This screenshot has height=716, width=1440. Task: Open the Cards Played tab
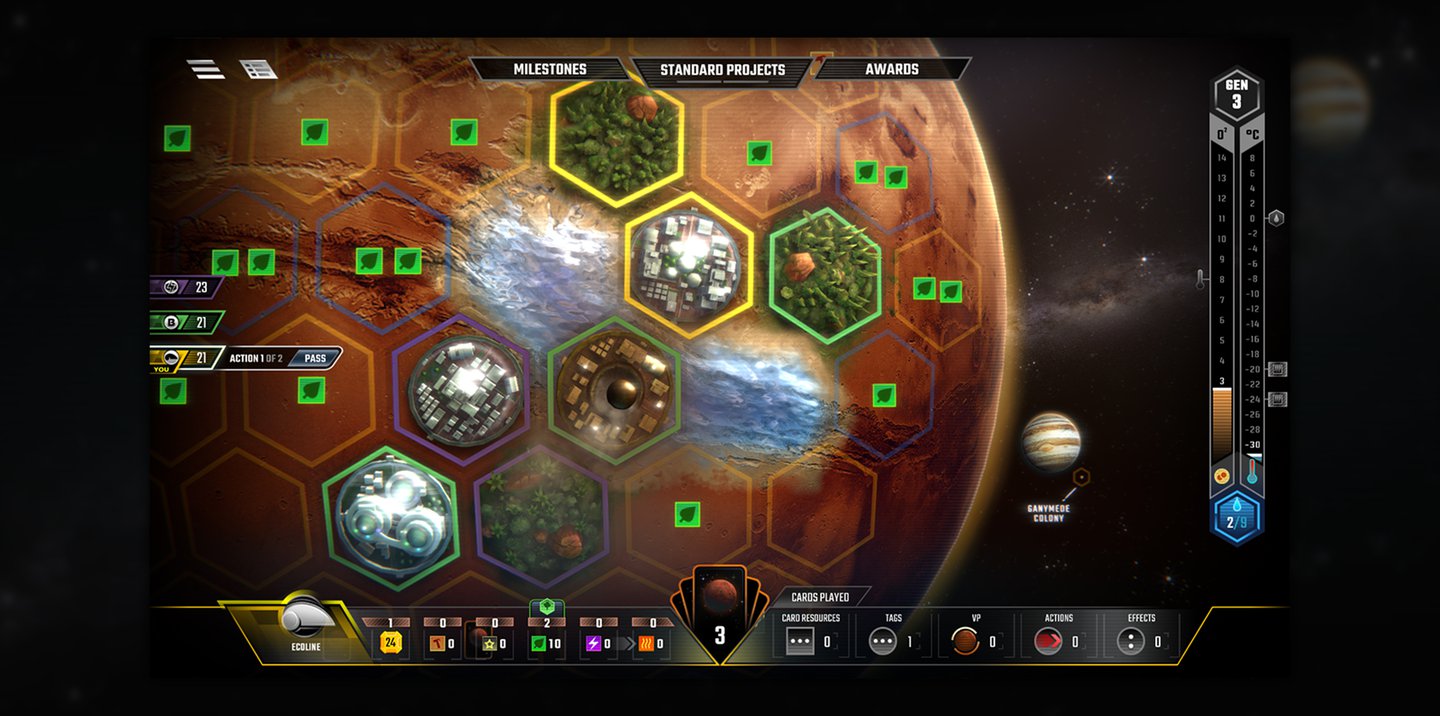820,597
